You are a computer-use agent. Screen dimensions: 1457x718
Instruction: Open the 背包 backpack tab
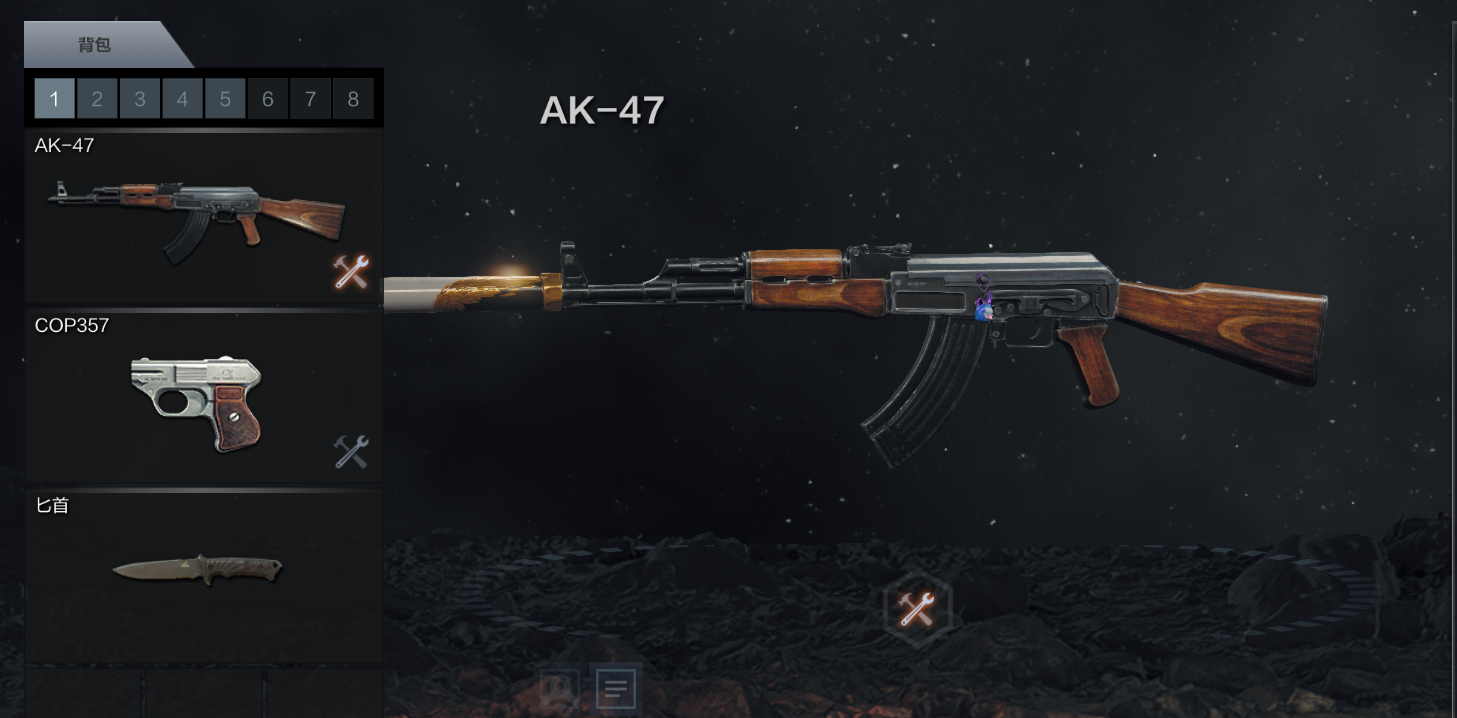pyautogui.click(x=96, y=45)
